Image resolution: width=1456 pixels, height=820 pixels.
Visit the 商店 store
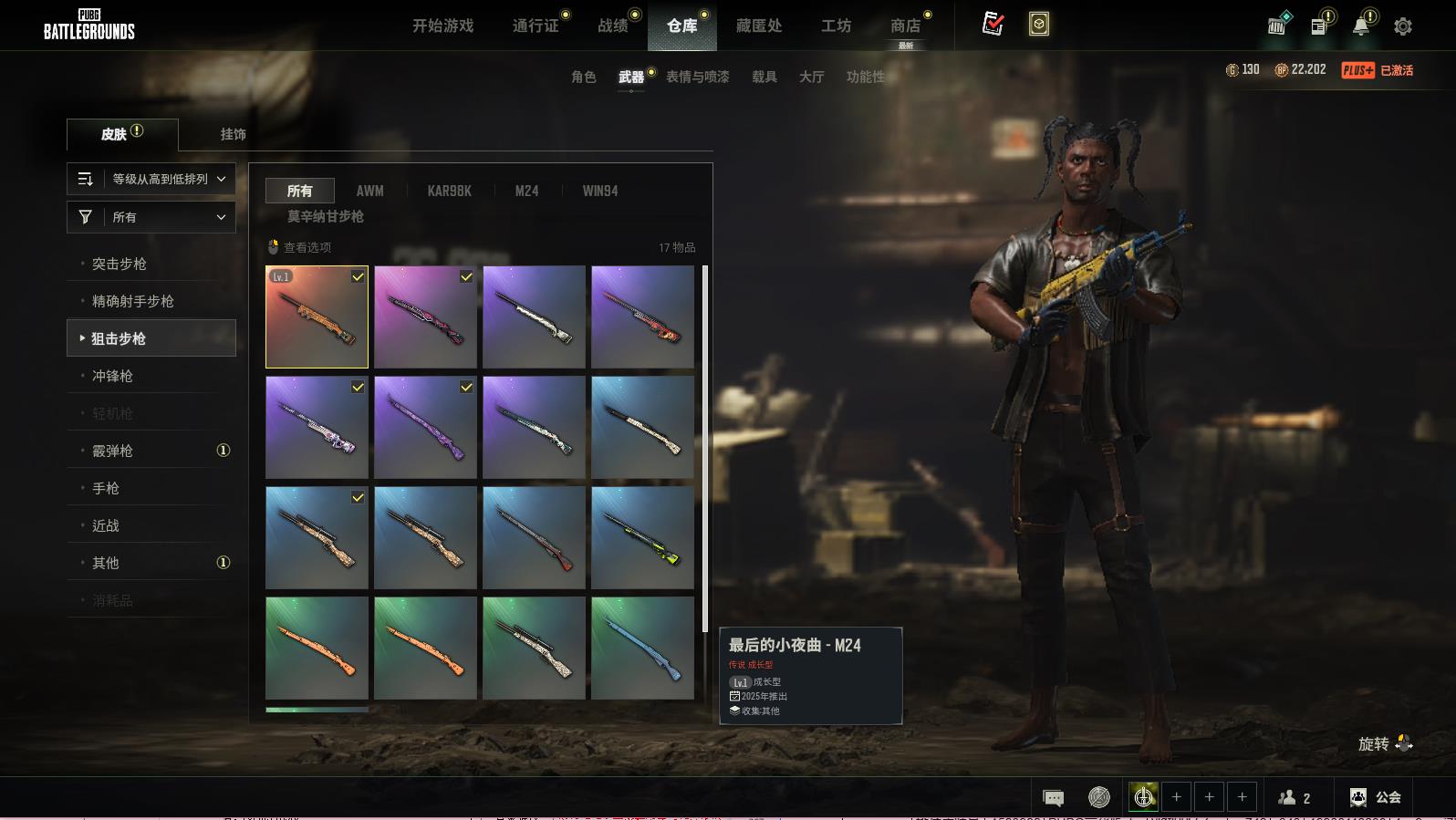click(x=905, y=26)
